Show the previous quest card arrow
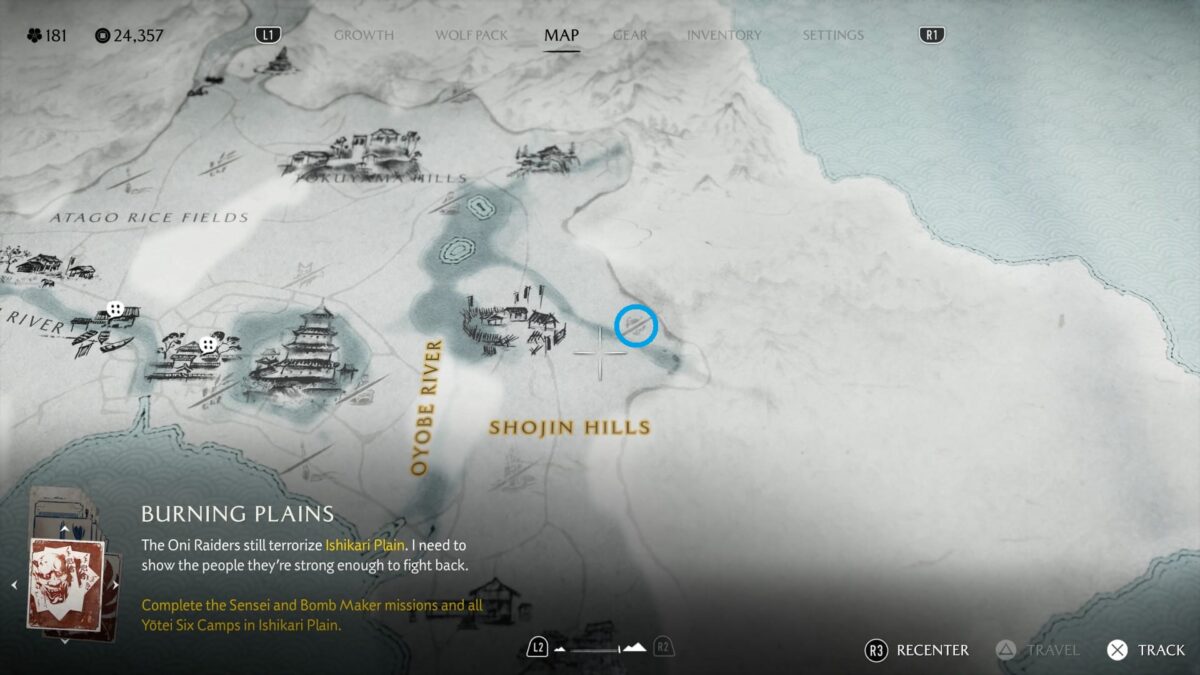Screen dimensions: 1200x675 15,585
